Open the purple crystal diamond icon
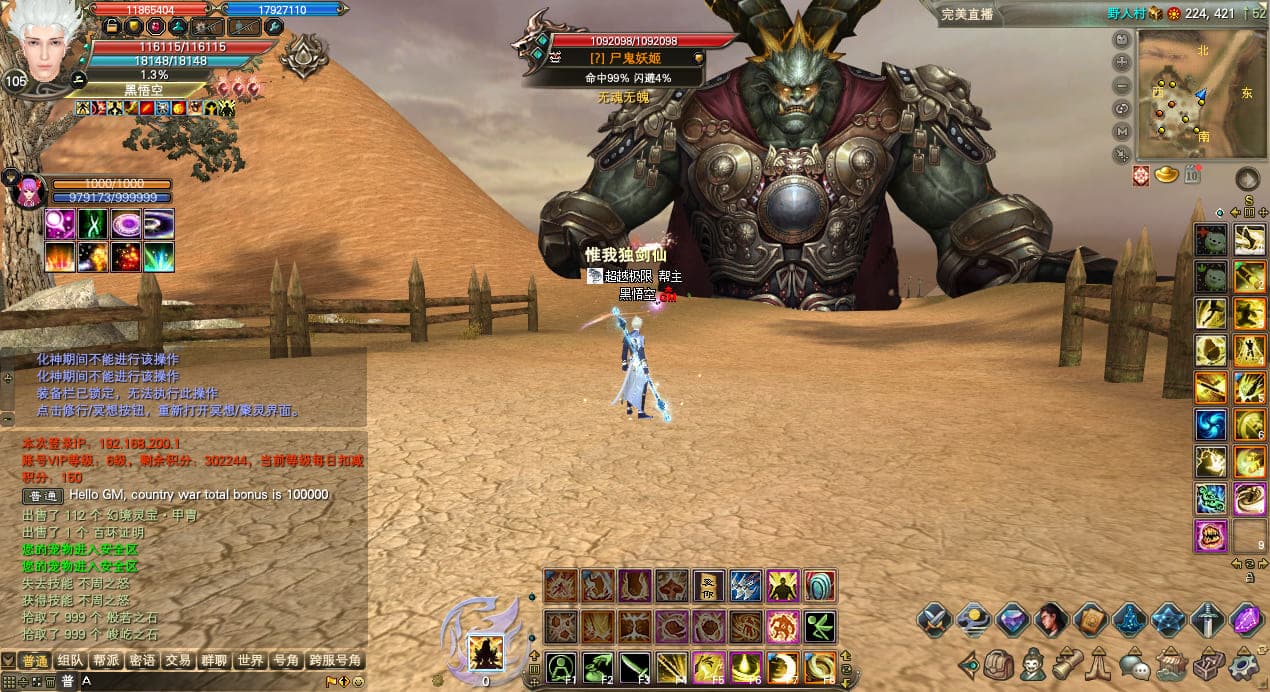 coord(1246,620)
